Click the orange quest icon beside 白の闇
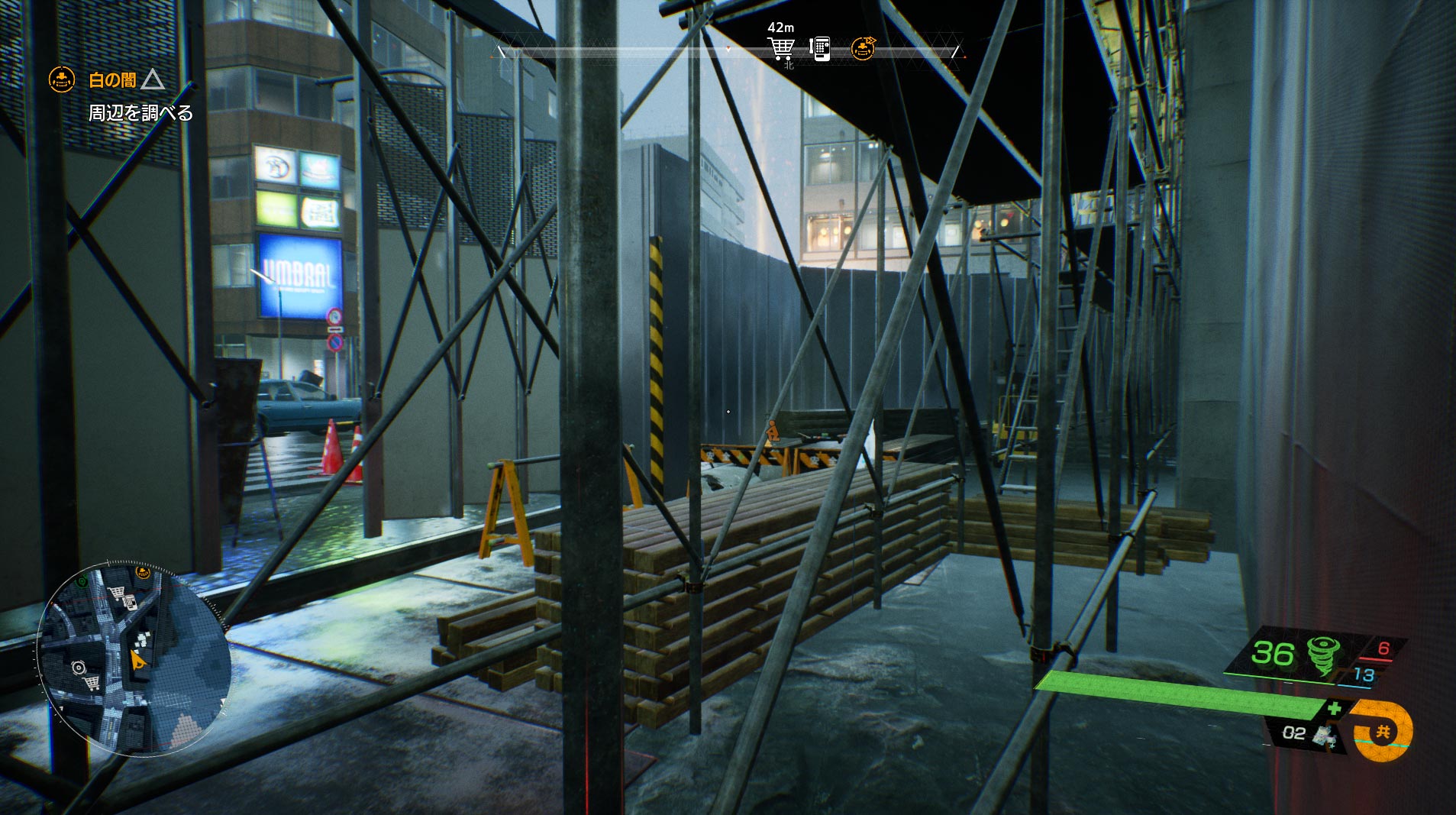The width and height of the screenshot is (1456, 815). [62, 79]
